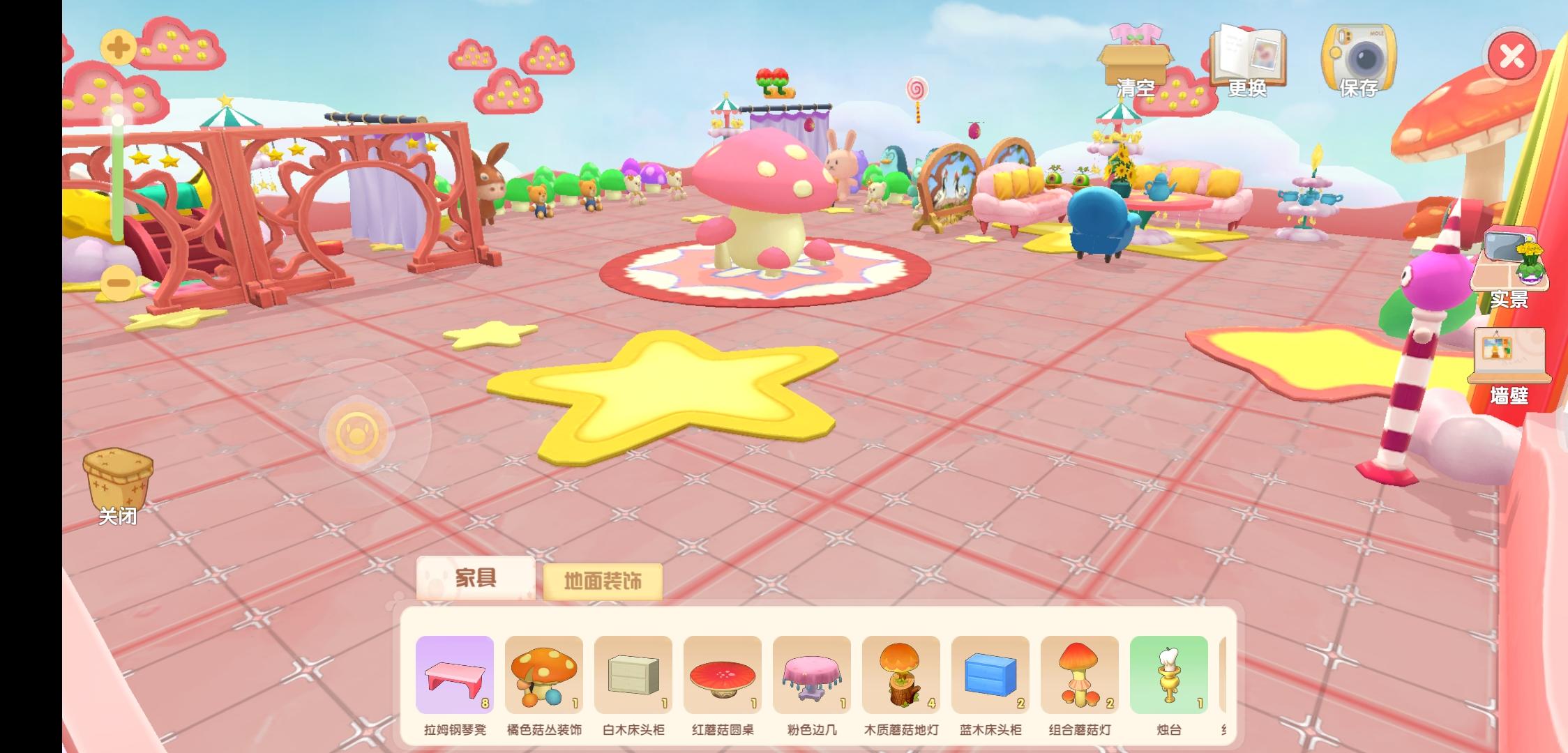Click the plus icon to zoom in
This screenshot has width=1568, height=753.
point(117,47)
